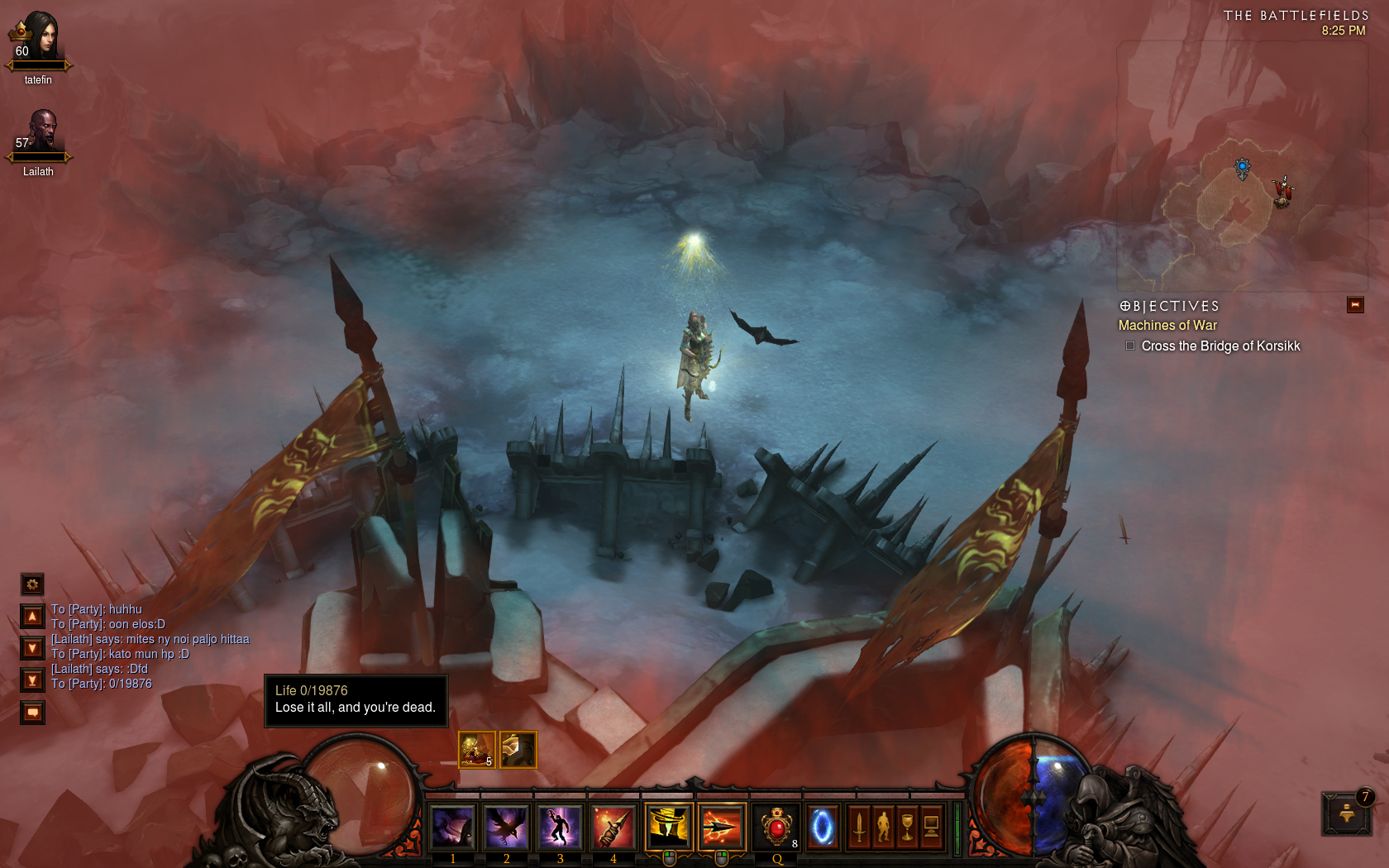Select the red arrow secondary skill

[721, 827]
